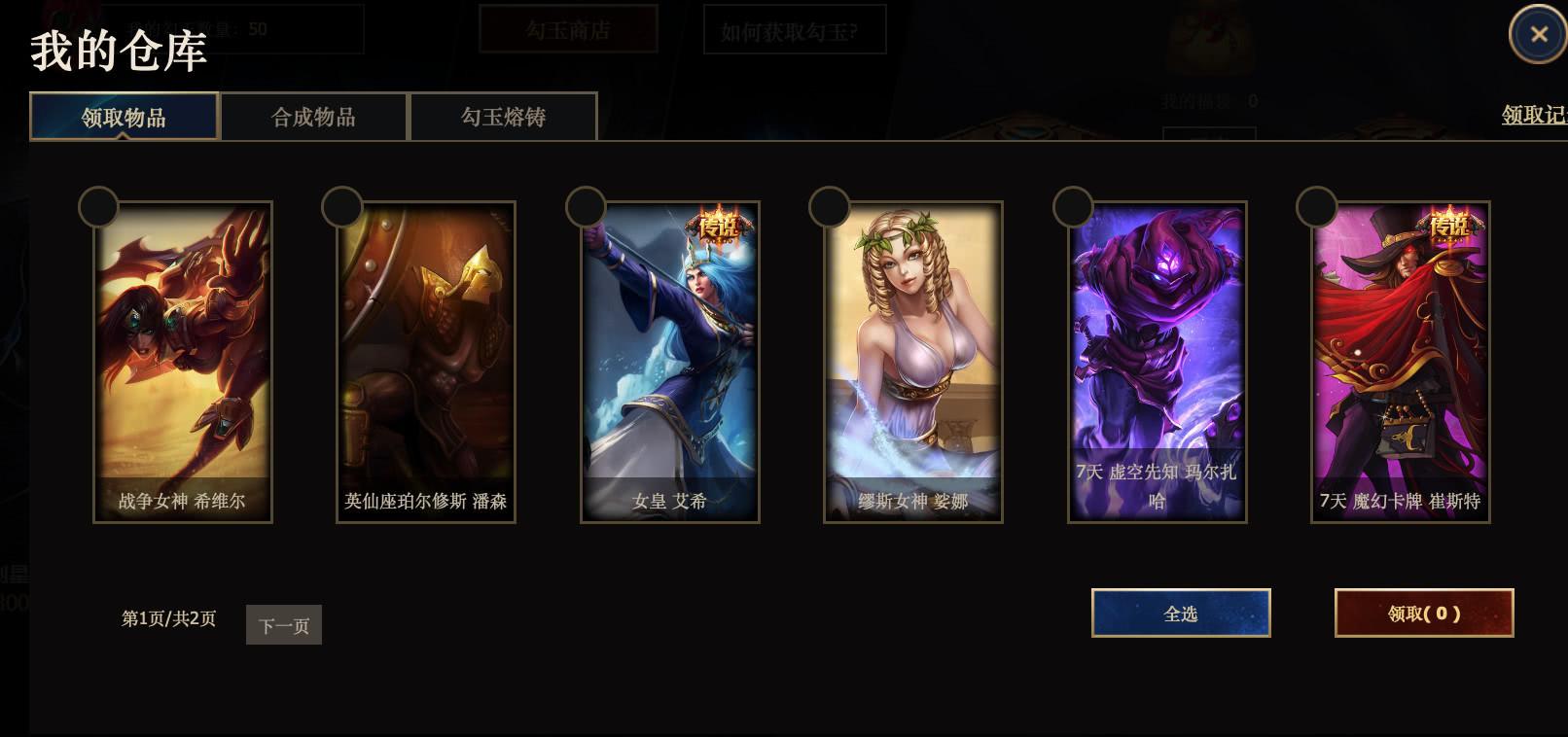
Task: Toggle selection of 虚空先知 玛尔扎哈 card
Action: coord(1072,206)
